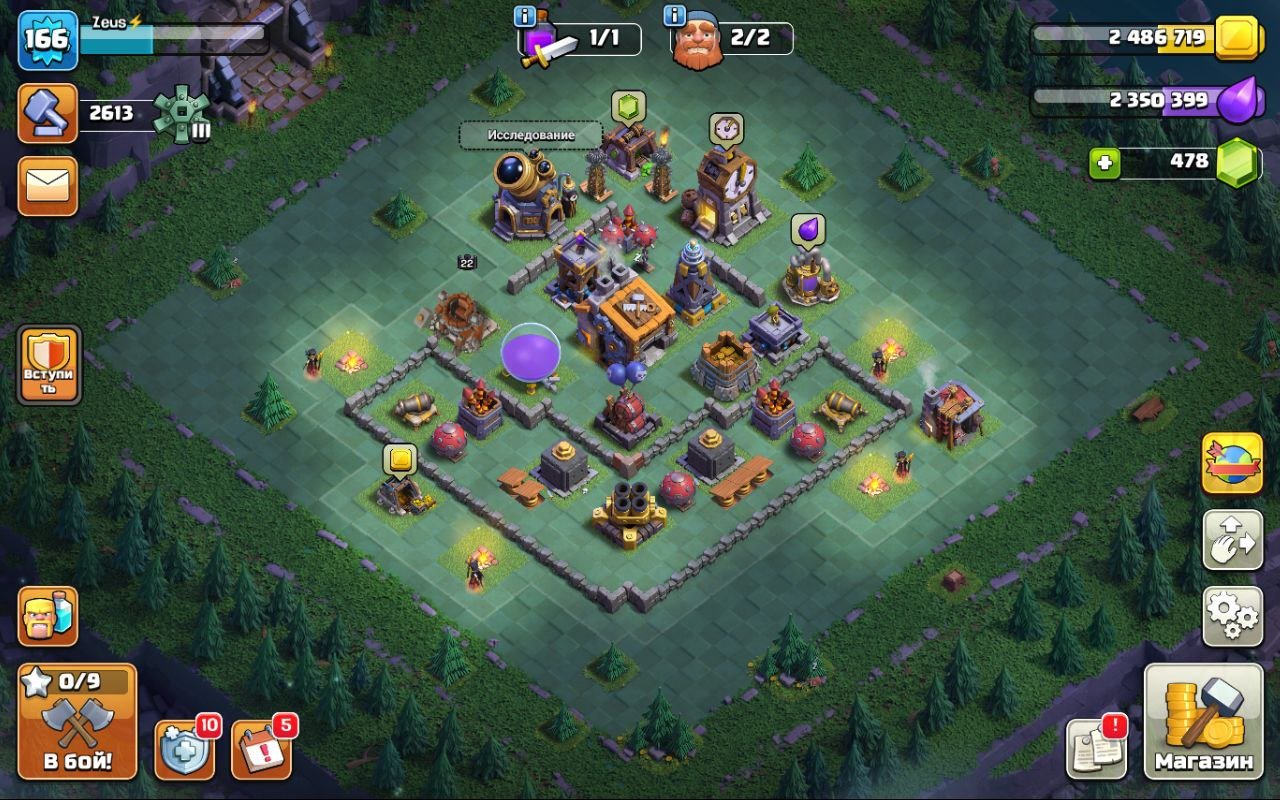Open the in-game mail inbox
The width and height of the screenshot is (1280, 800).
tap(46, 186)
